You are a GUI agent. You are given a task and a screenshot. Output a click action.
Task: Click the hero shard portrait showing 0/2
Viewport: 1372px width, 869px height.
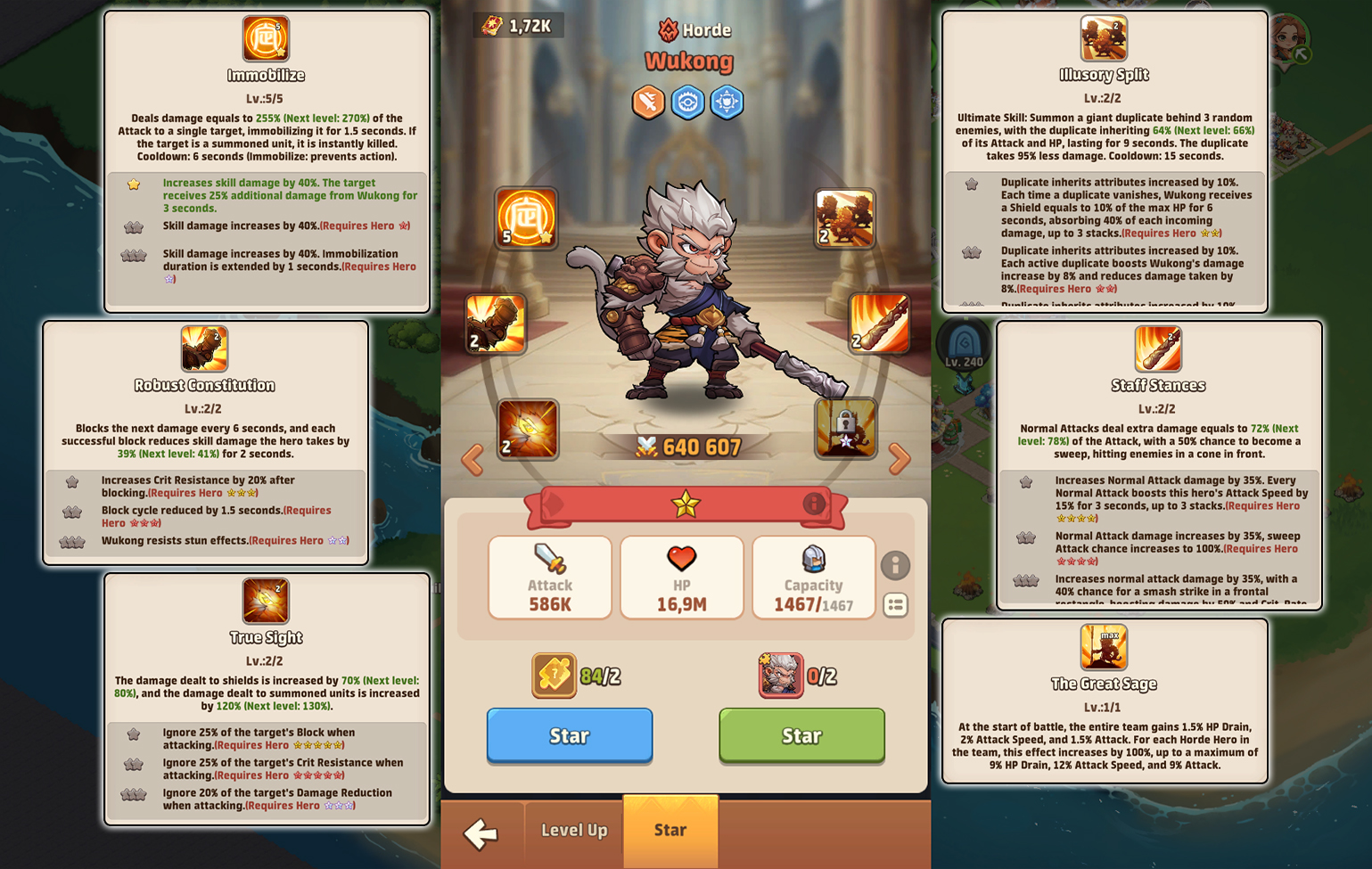tap(779, 675)
